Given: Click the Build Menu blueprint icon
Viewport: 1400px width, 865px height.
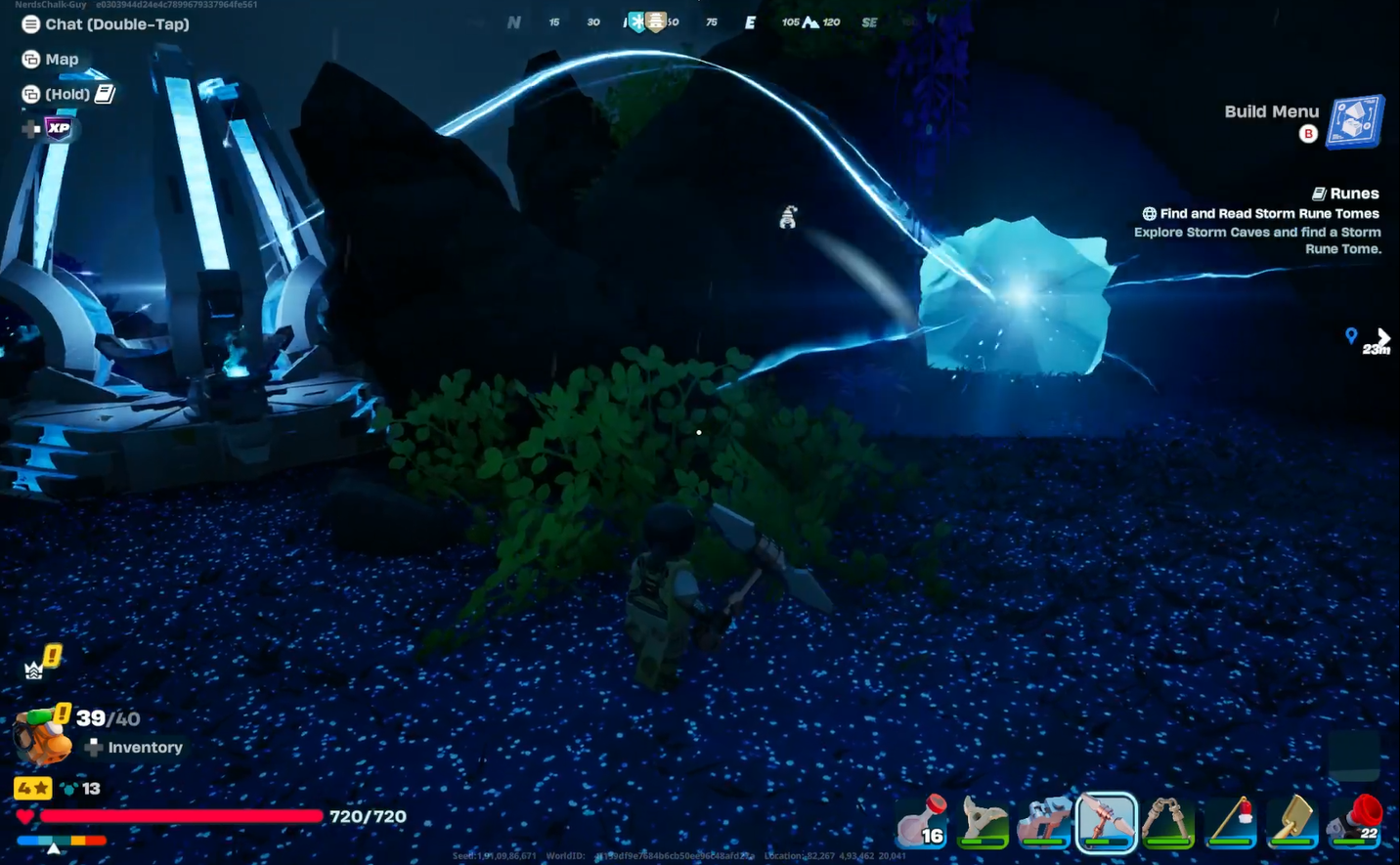Looking at the screenshot, I should (1357, 119).
